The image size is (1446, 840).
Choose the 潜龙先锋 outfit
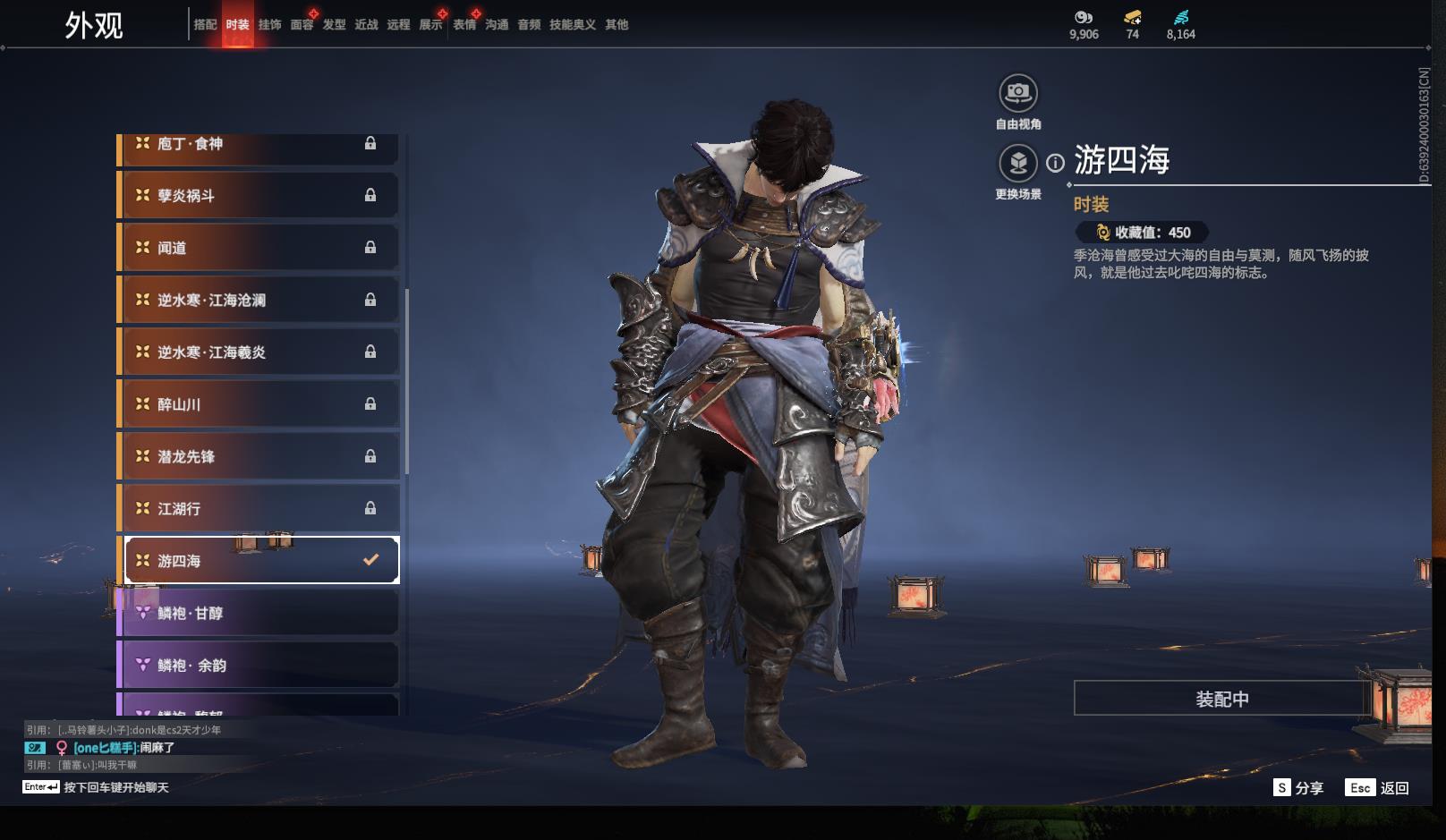pyautogui.click(x=259, y=456)
